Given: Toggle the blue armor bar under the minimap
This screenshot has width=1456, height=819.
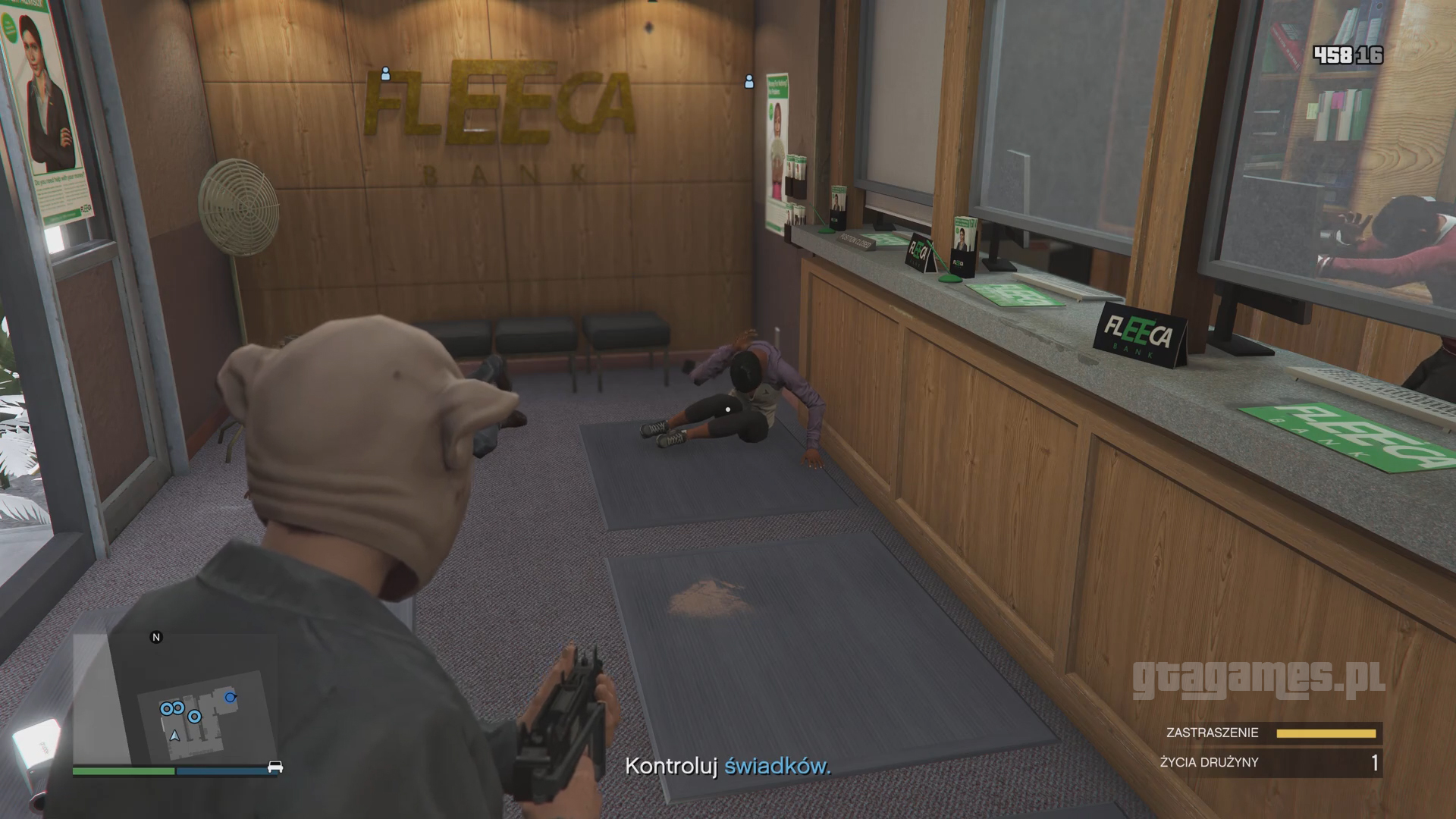Looking at the screenshot, I should (x=227, y=770).
